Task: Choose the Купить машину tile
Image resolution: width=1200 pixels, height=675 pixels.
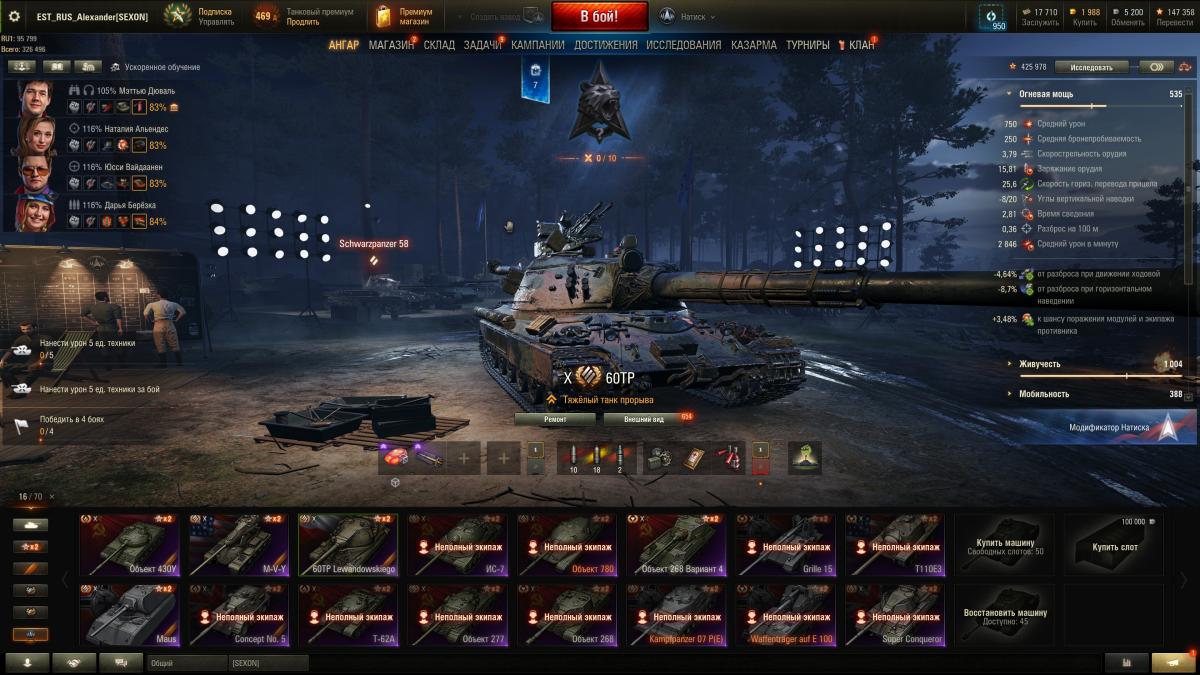Action: tap(1004, 545)
